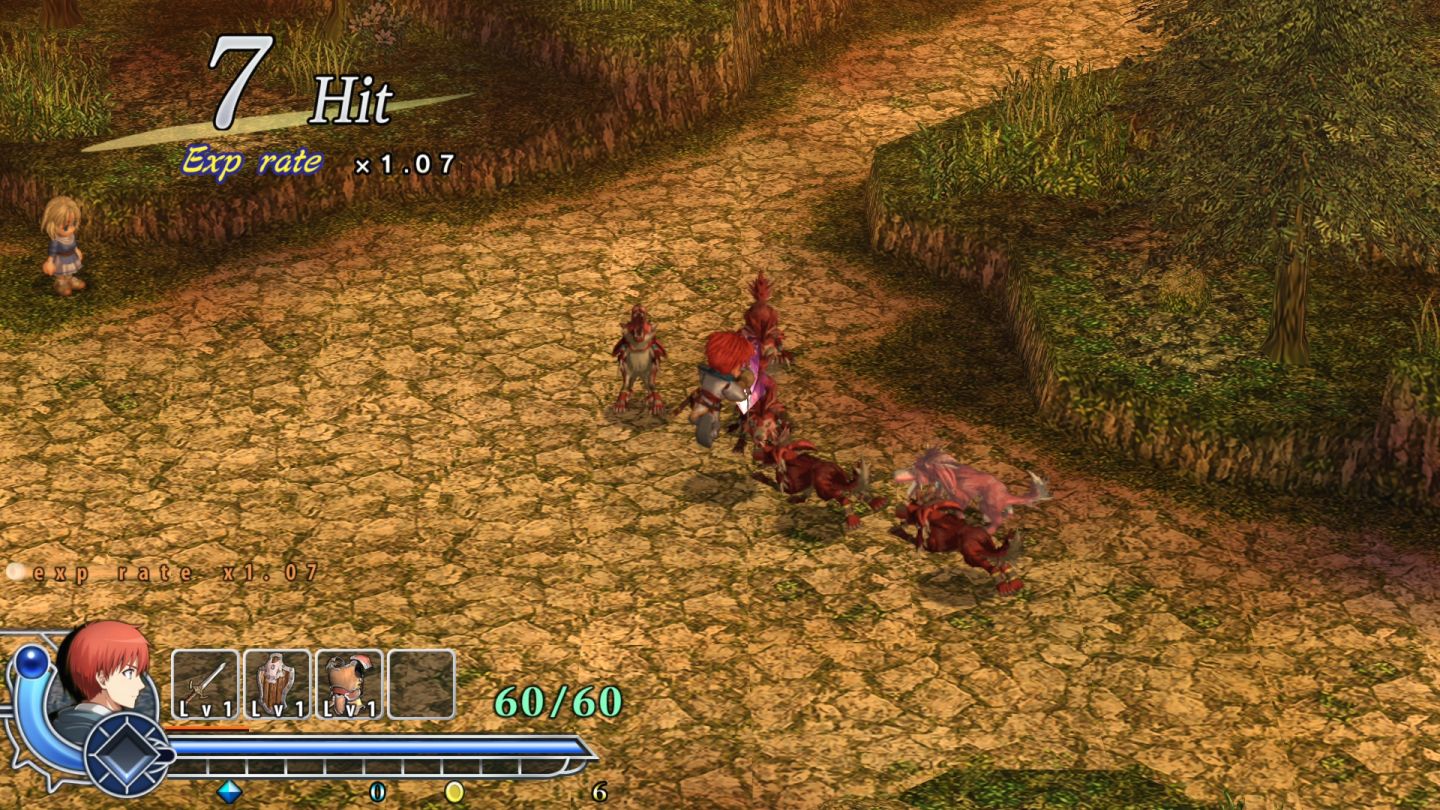Click the crystal count showing 0

tap(376, 789)
